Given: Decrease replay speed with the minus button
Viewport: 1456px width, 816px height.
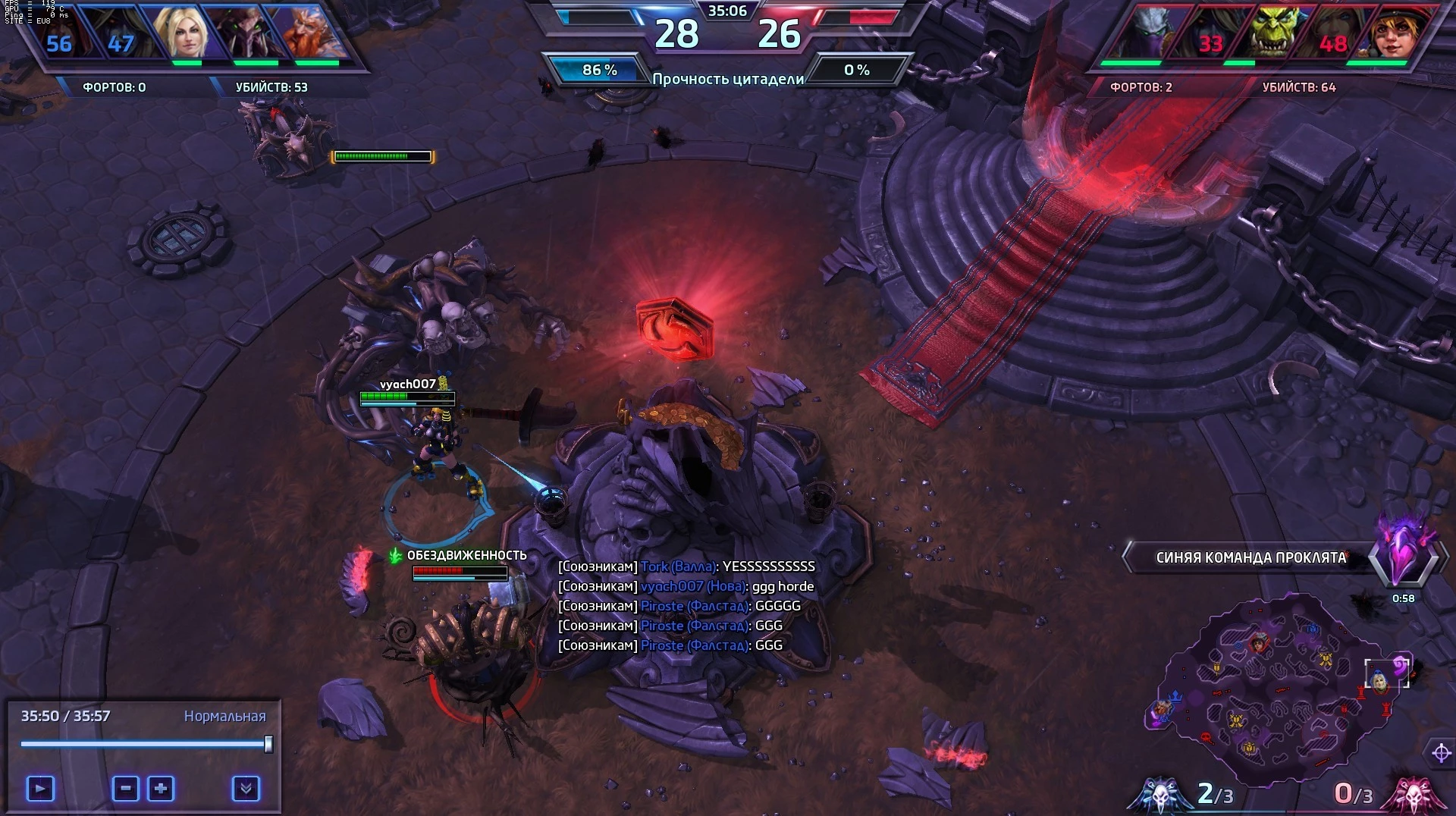Looking at the screenshot, I should click(x=126, y=789).
